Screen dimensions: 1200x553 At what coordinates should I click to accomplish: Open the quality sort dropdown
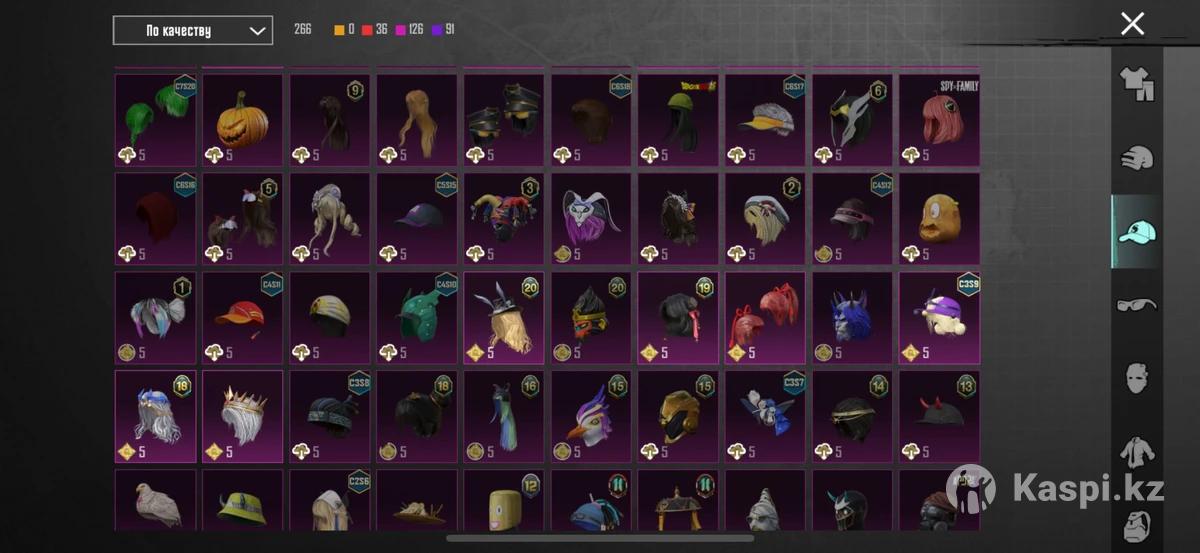pos(193,30)
